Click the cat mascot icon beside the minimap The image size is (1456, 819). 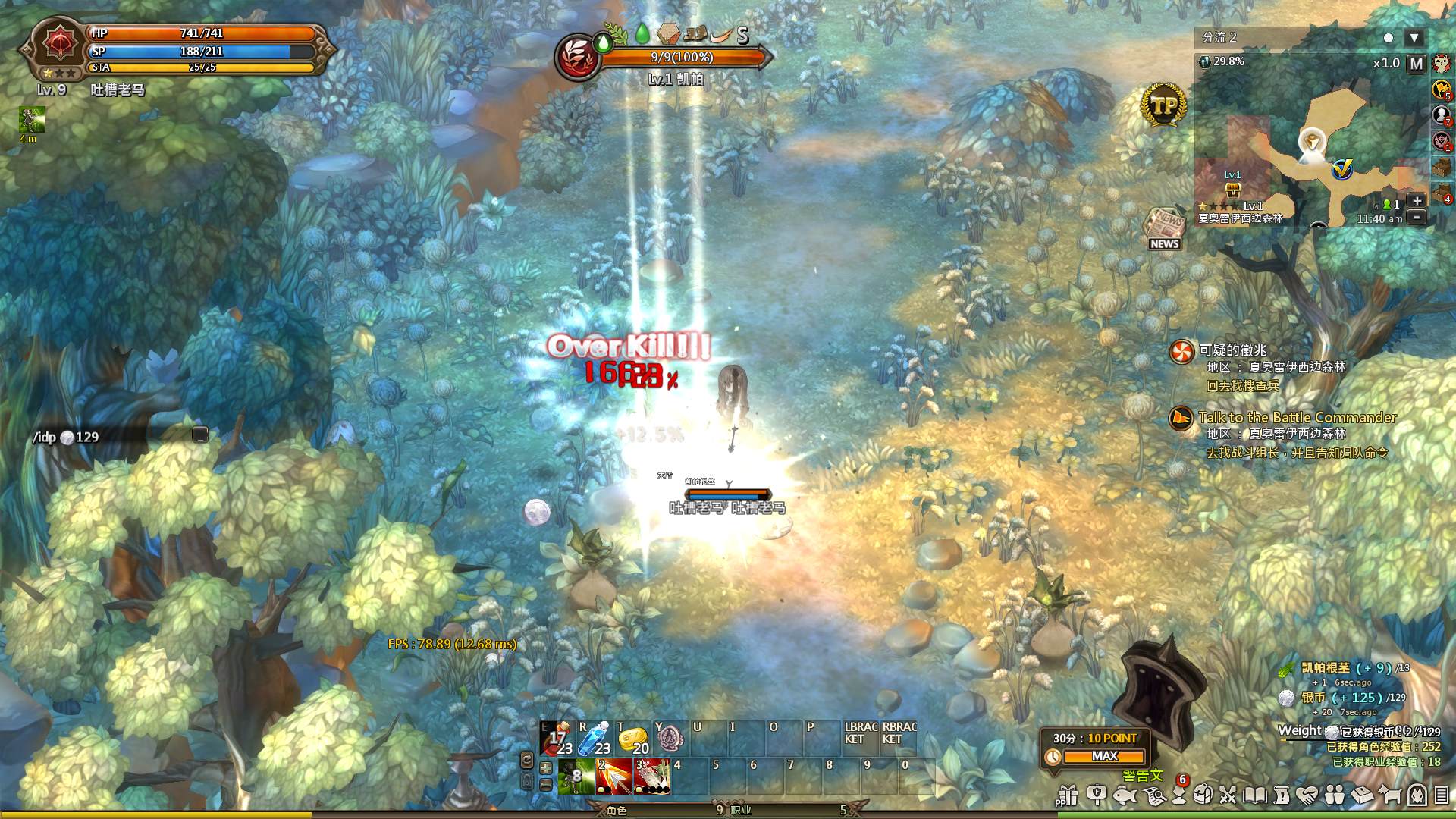pos(1441,64)
